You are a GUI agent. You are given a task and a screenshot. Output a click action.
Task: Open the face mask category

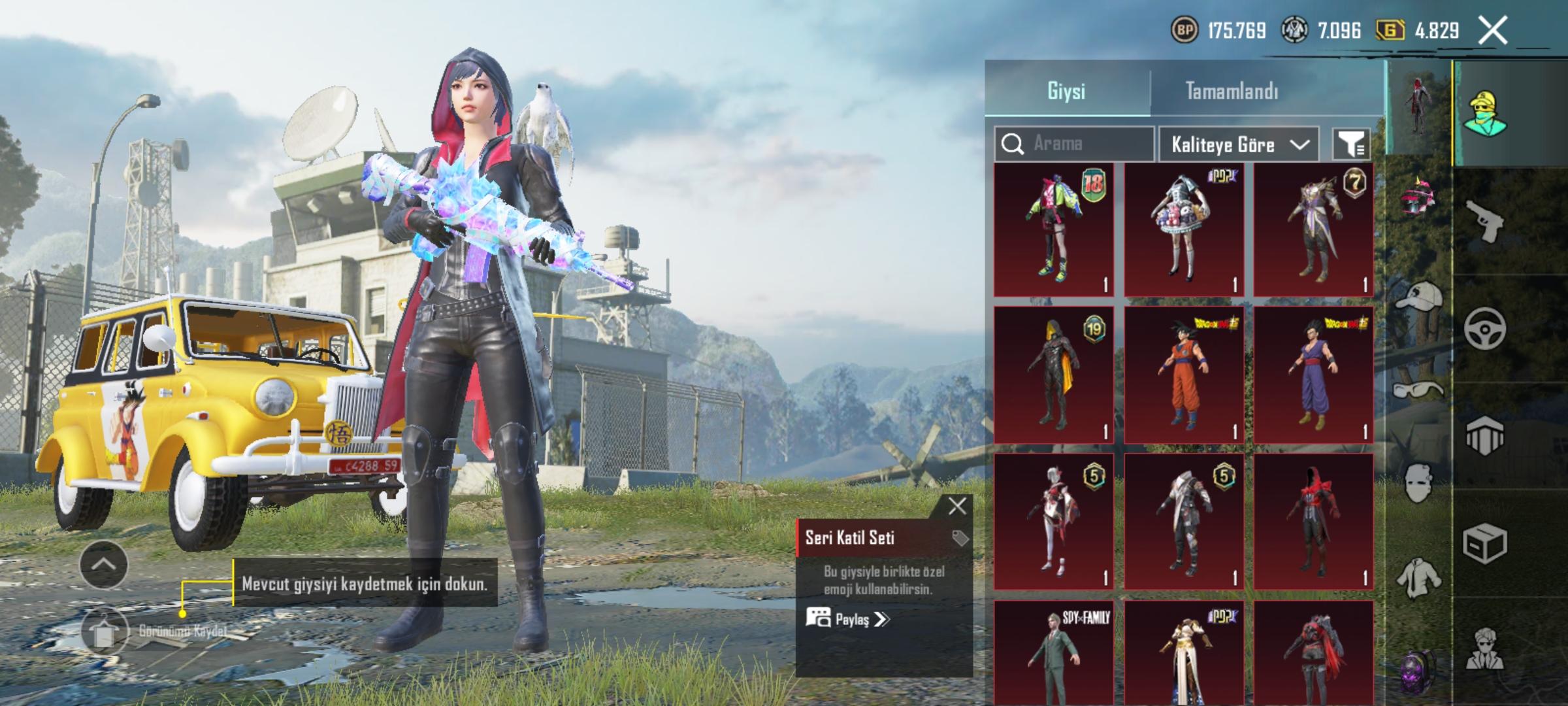click(1418, 482)
